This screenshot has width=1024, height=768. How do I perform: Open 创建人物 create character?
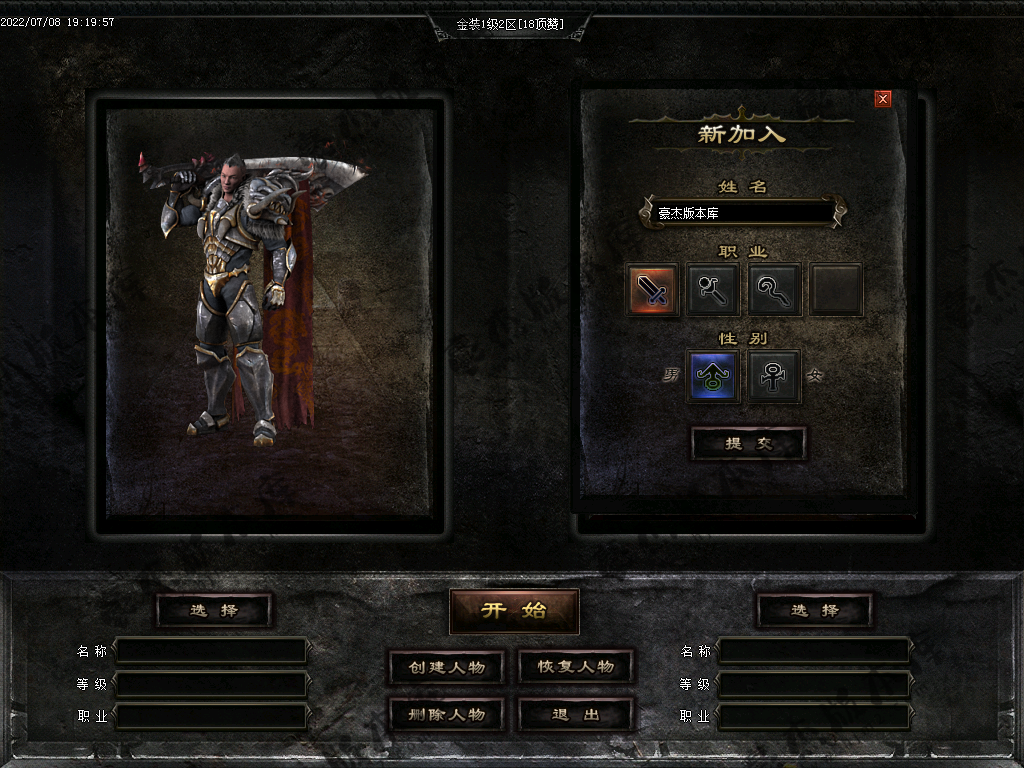[446, 667]
